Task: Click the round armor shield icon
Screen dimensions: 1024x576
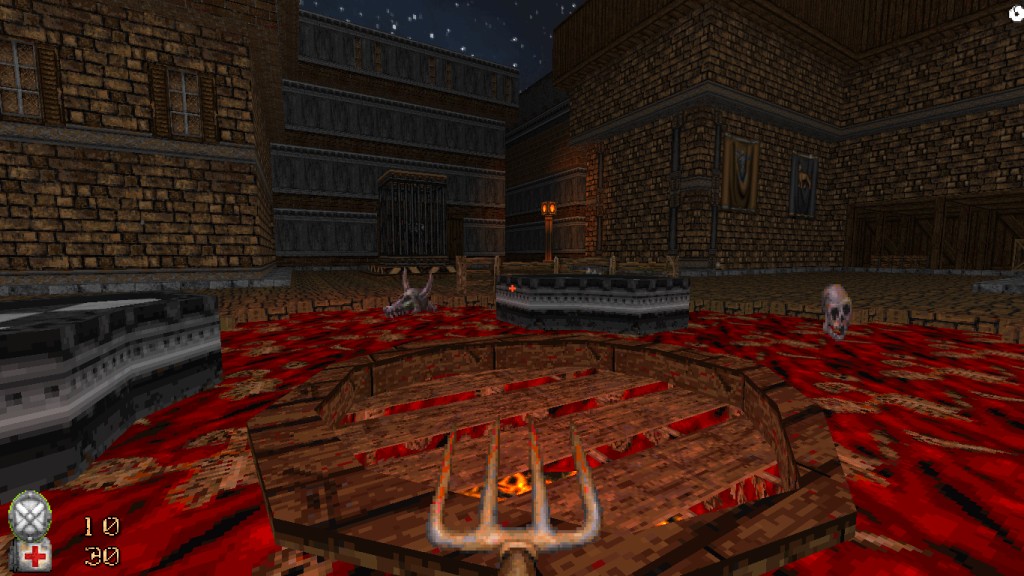Action: pos(30,517)
